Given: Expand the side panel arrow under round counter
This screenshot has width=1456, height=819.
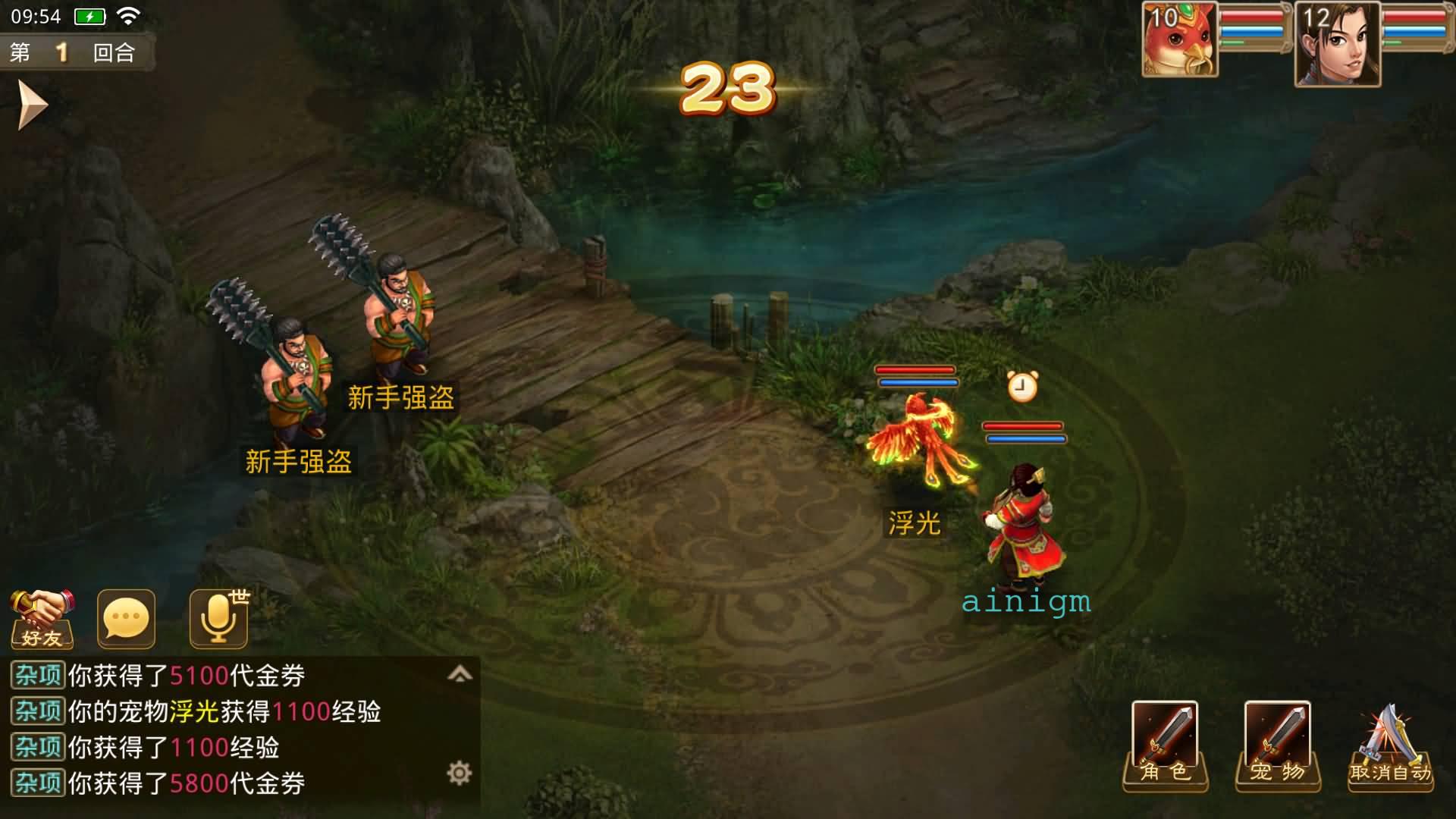Looking at the screenshot, I should click(32, 105).
